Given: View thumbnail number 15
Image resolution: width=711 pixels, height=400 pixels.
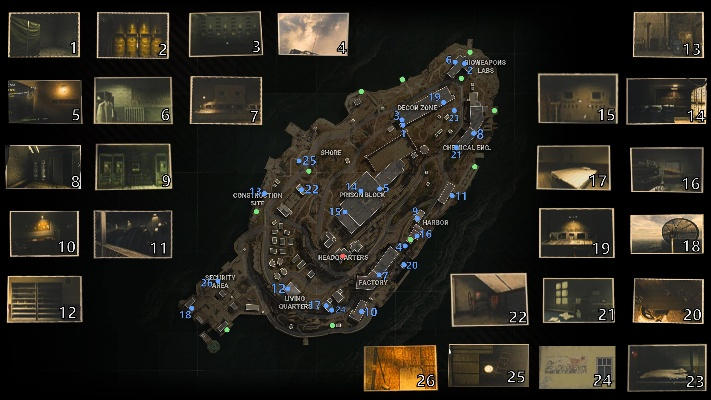Looking at the screenshot, I should click(x=577, y=99).
